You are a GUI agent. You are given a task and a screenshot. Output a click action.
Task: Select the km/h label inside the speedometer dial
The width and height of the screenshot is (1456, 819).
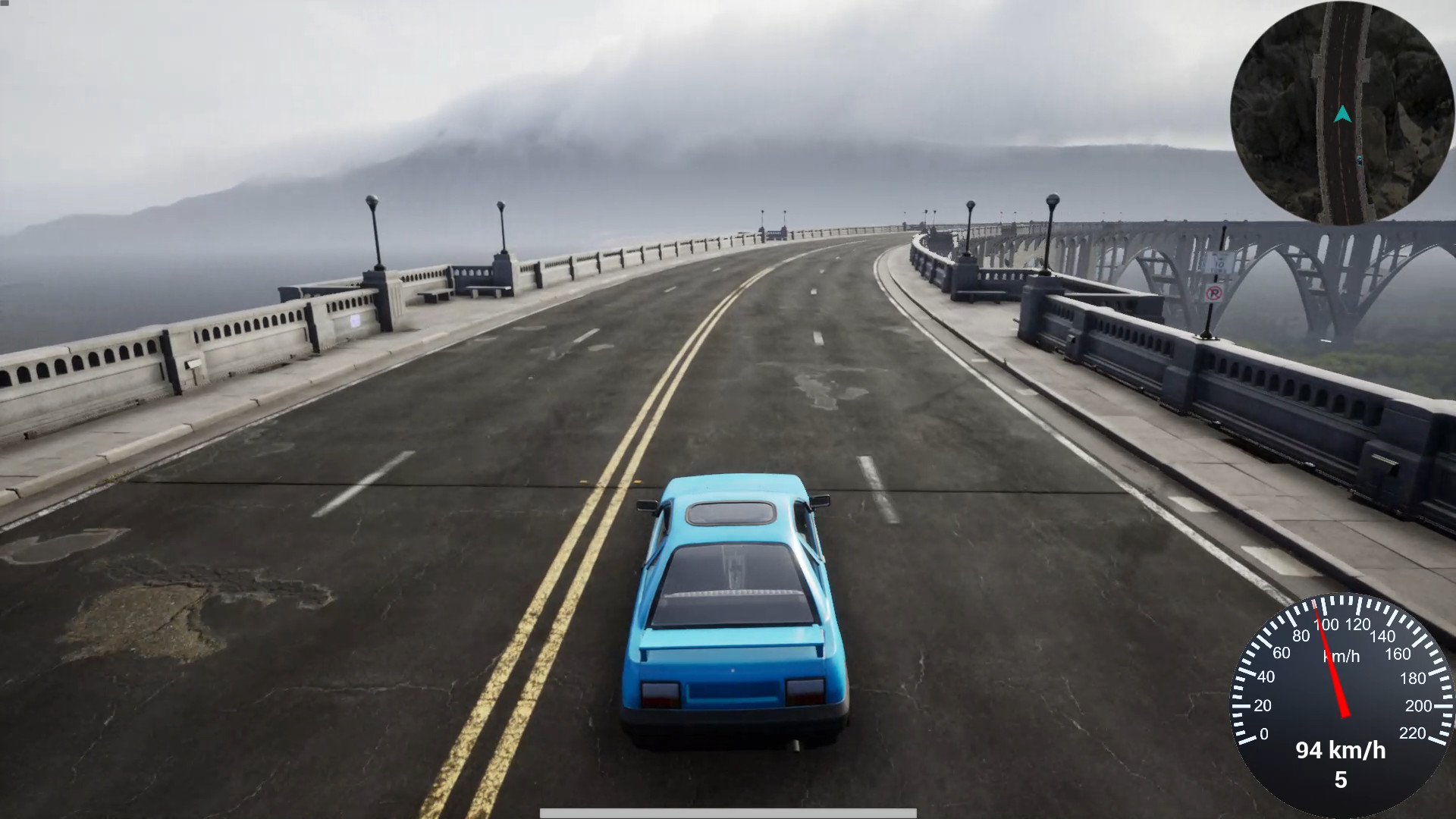(1341, 654)
